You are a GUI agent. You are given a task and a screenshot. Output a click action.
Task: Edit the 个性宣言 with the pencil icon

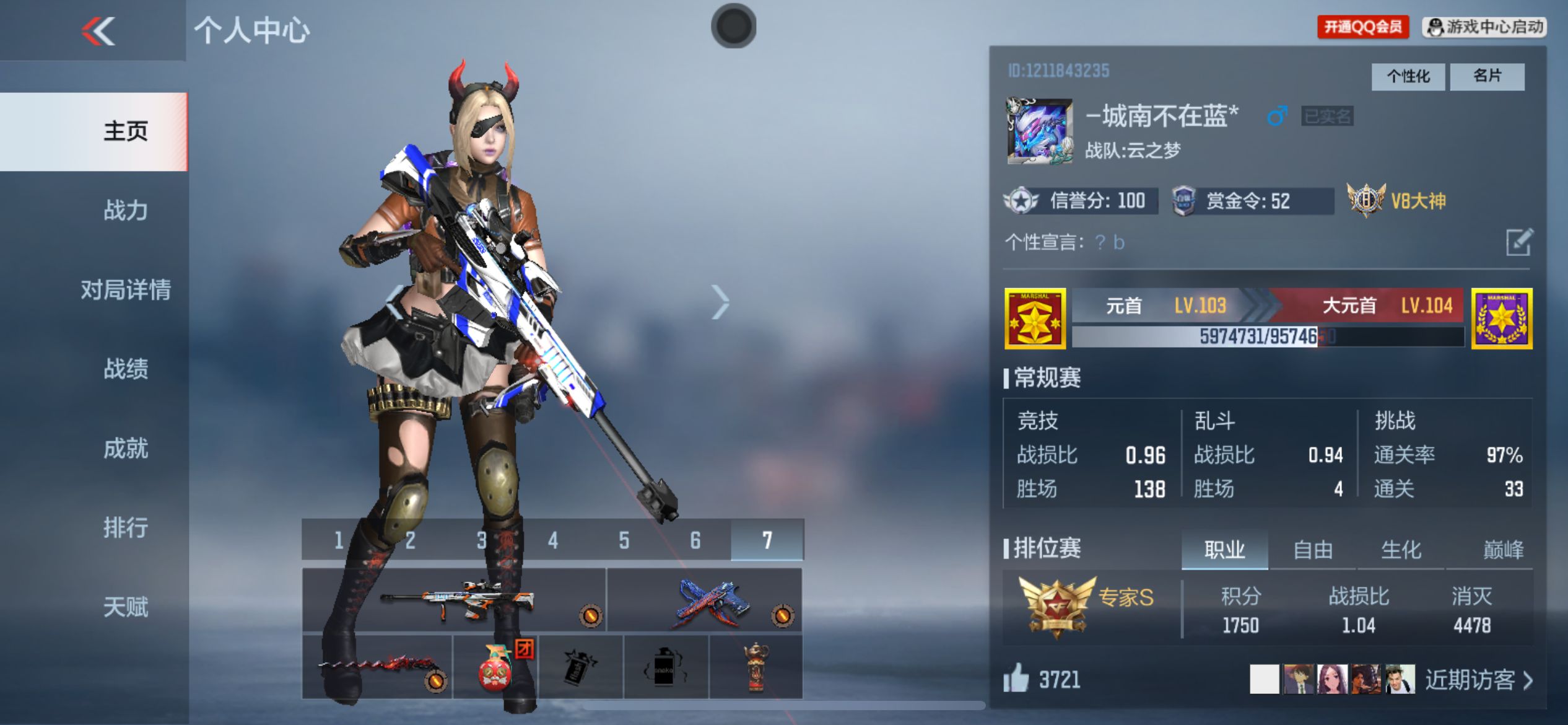coord(1519,242)
